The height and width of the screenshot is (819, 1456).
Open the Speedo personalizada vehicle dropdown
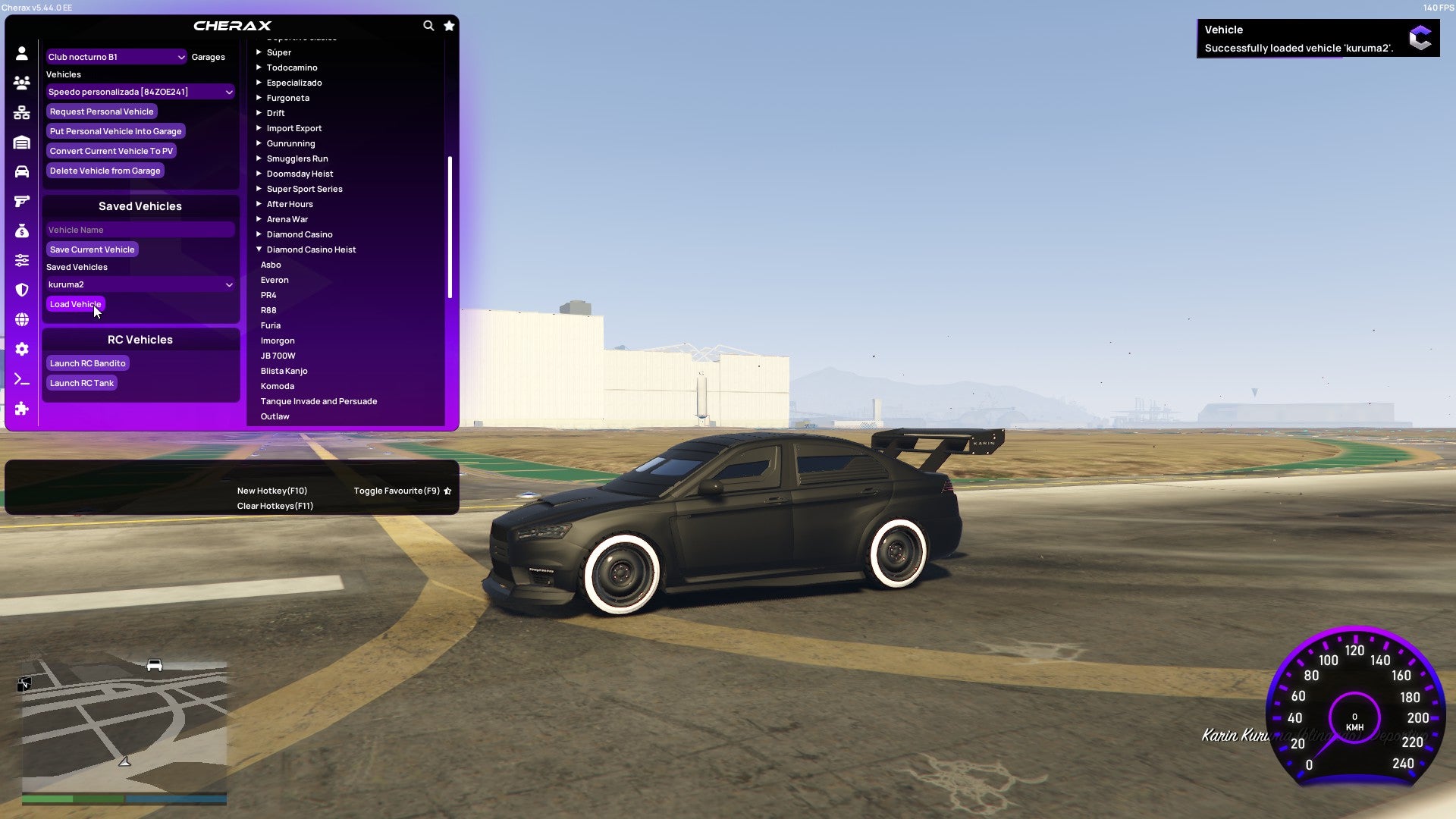pos(140,91)
